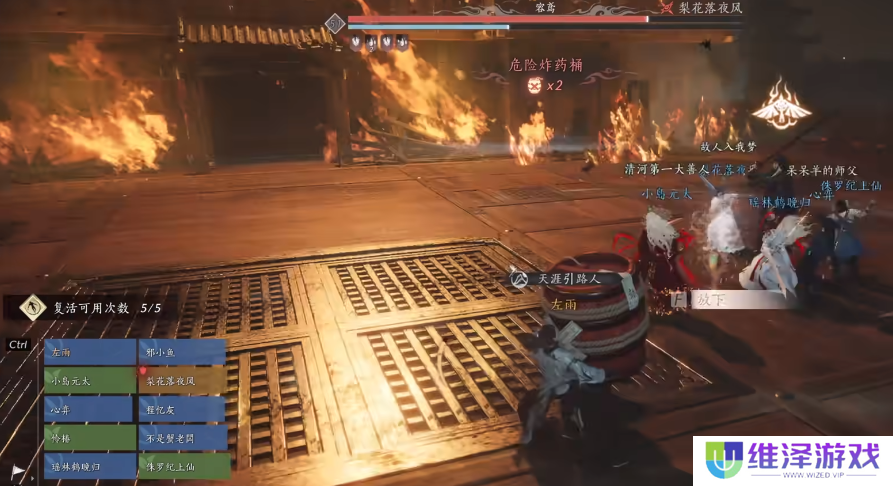The width and height of the screenshot is (893, 486).
Task: Choose the 怜椿 team member entry
Action: click(90, 437)
